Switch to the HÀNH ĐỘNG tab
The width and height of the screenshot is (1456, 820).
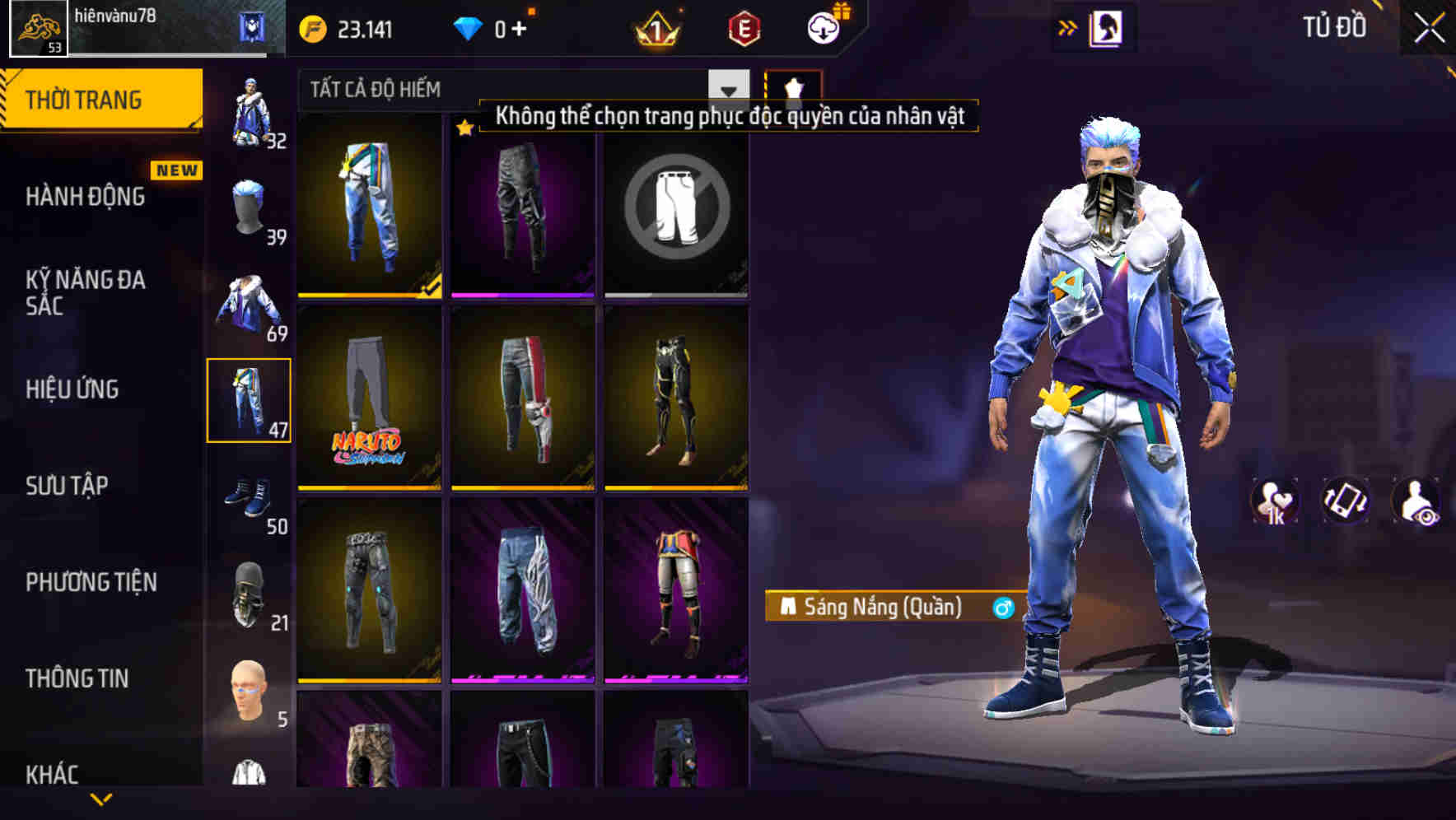coord(86,196)
